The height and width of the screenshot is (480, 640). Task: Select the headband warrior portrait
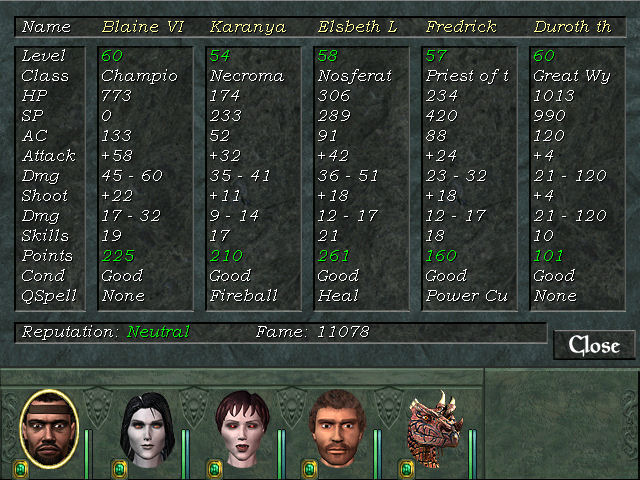(x=50, y=429)
